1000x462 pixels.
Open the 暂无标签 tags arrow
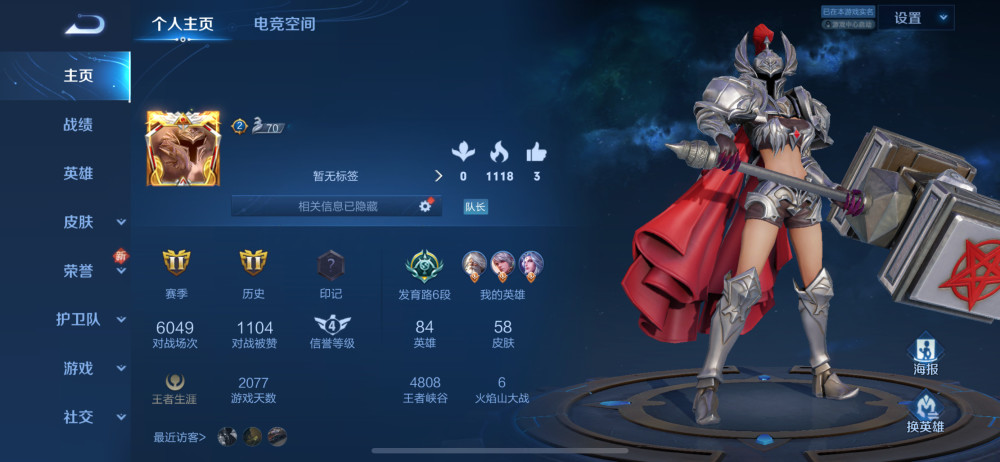click(x=437, y=176)
